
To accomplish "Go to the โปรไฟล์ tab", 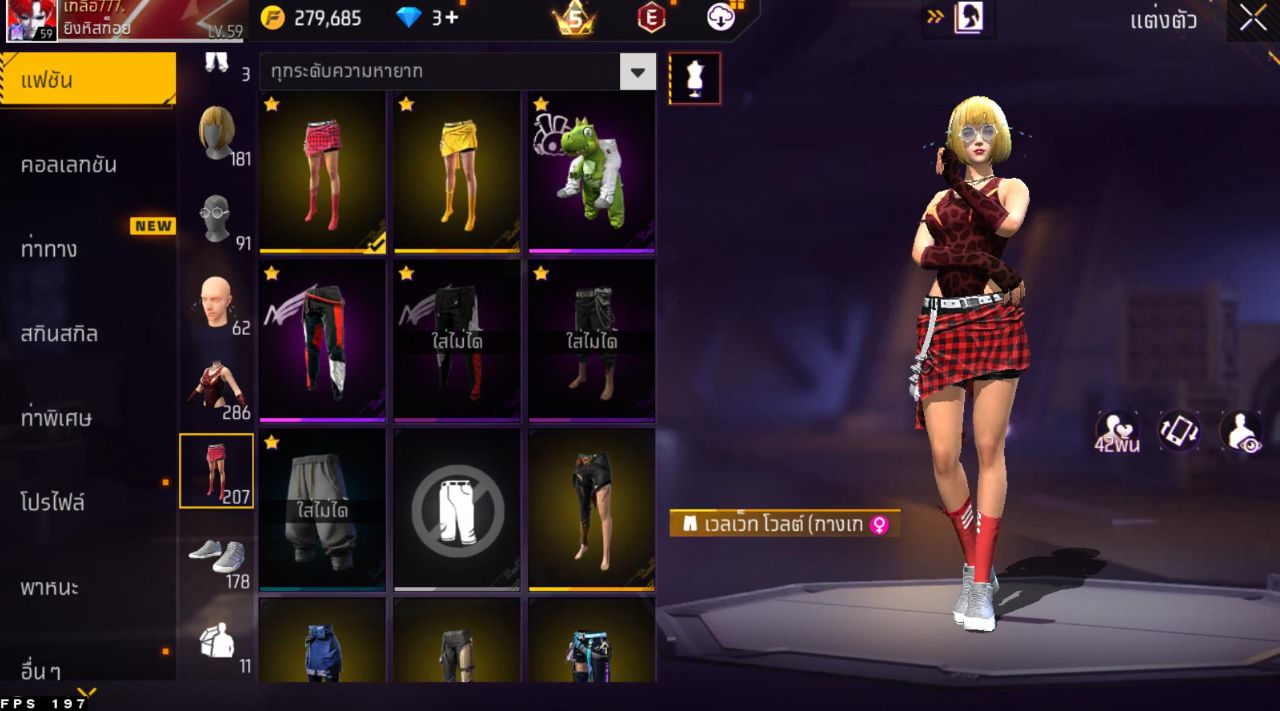I will coord(53,502).
